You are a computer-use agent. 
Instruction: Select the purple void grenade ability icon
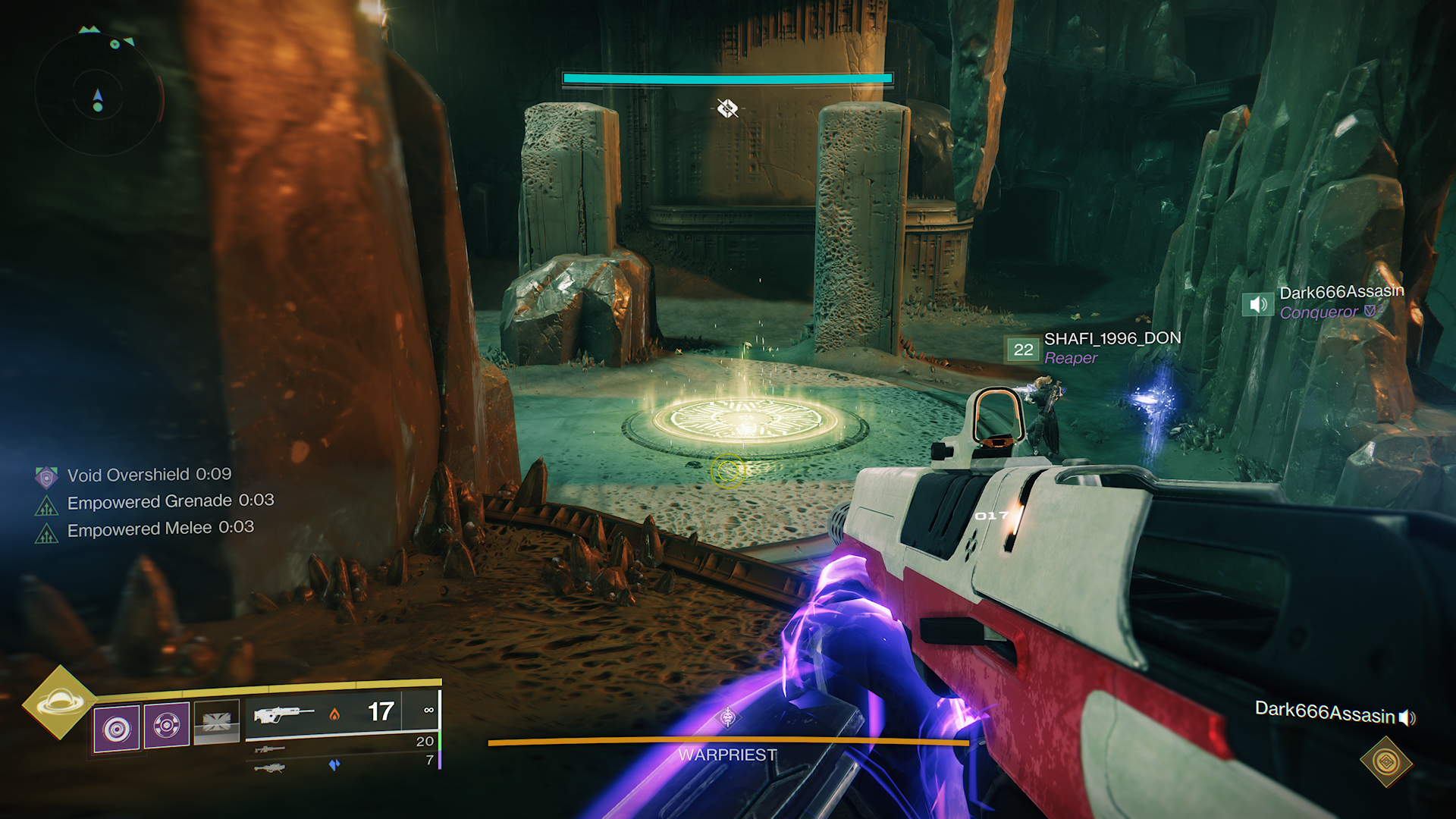tap(117, 729)
